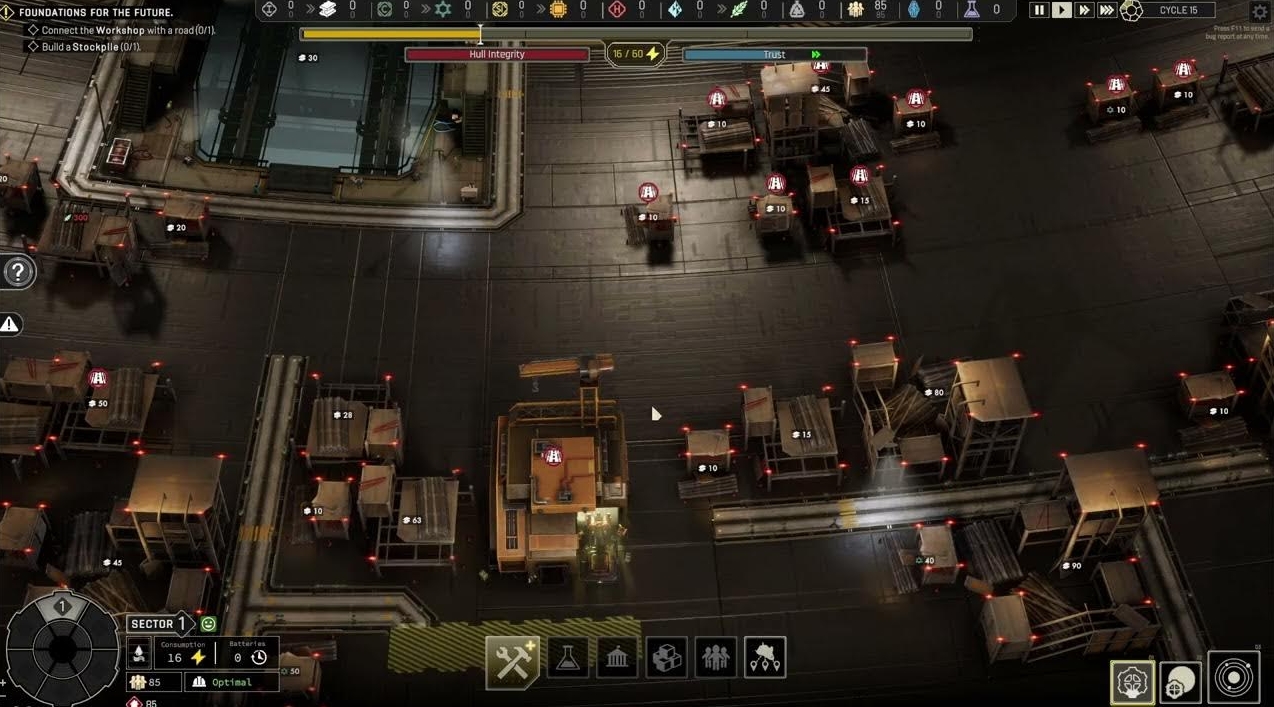Click the Build a Stockpile objective
This screenshot has width=1274, height=707.
pyautogui.click(x=95, y=47)
